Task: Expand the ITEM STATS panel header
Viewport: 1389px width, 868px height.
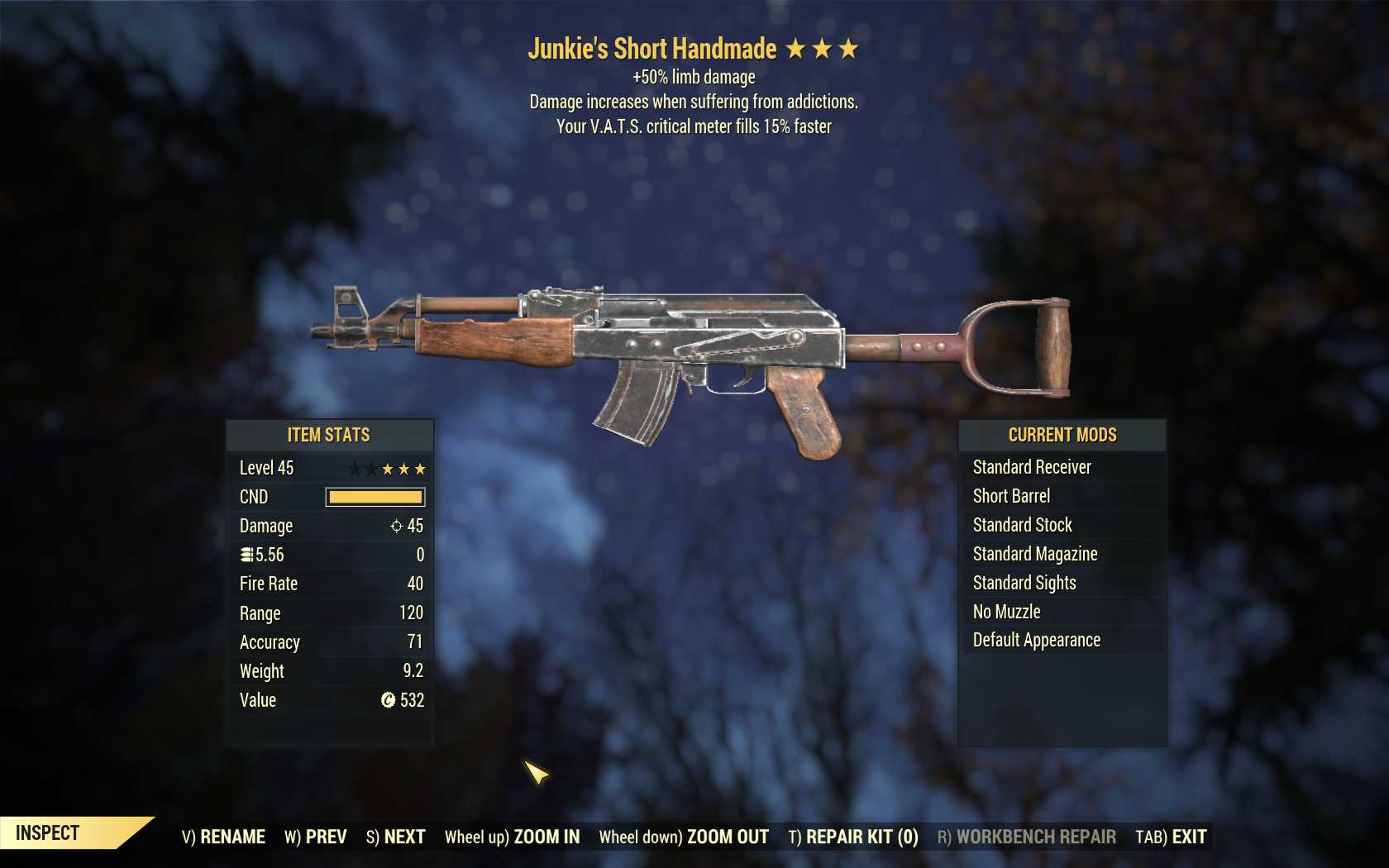Action: pos(328,435)
